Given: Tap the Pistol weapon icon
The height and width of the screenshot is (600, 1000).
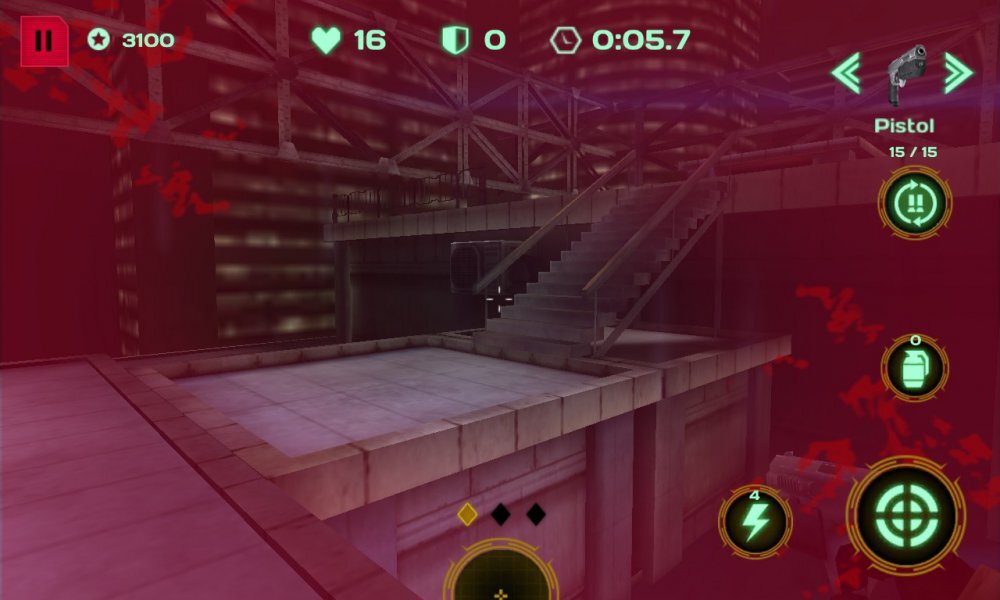Looking at the screenshot, I should [x=903, y=76].
